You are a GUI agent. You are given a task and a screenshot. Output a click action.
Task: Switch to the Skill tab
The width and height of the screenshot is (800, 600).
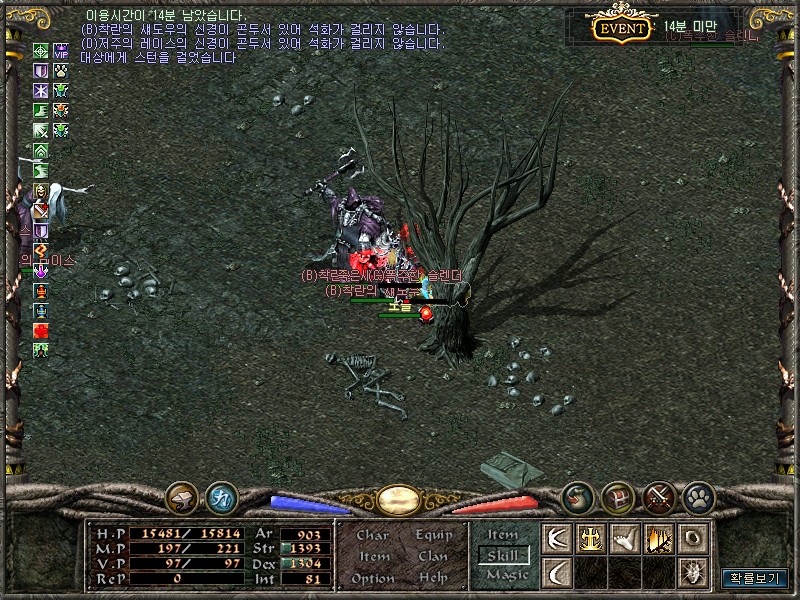click(502, 555)
